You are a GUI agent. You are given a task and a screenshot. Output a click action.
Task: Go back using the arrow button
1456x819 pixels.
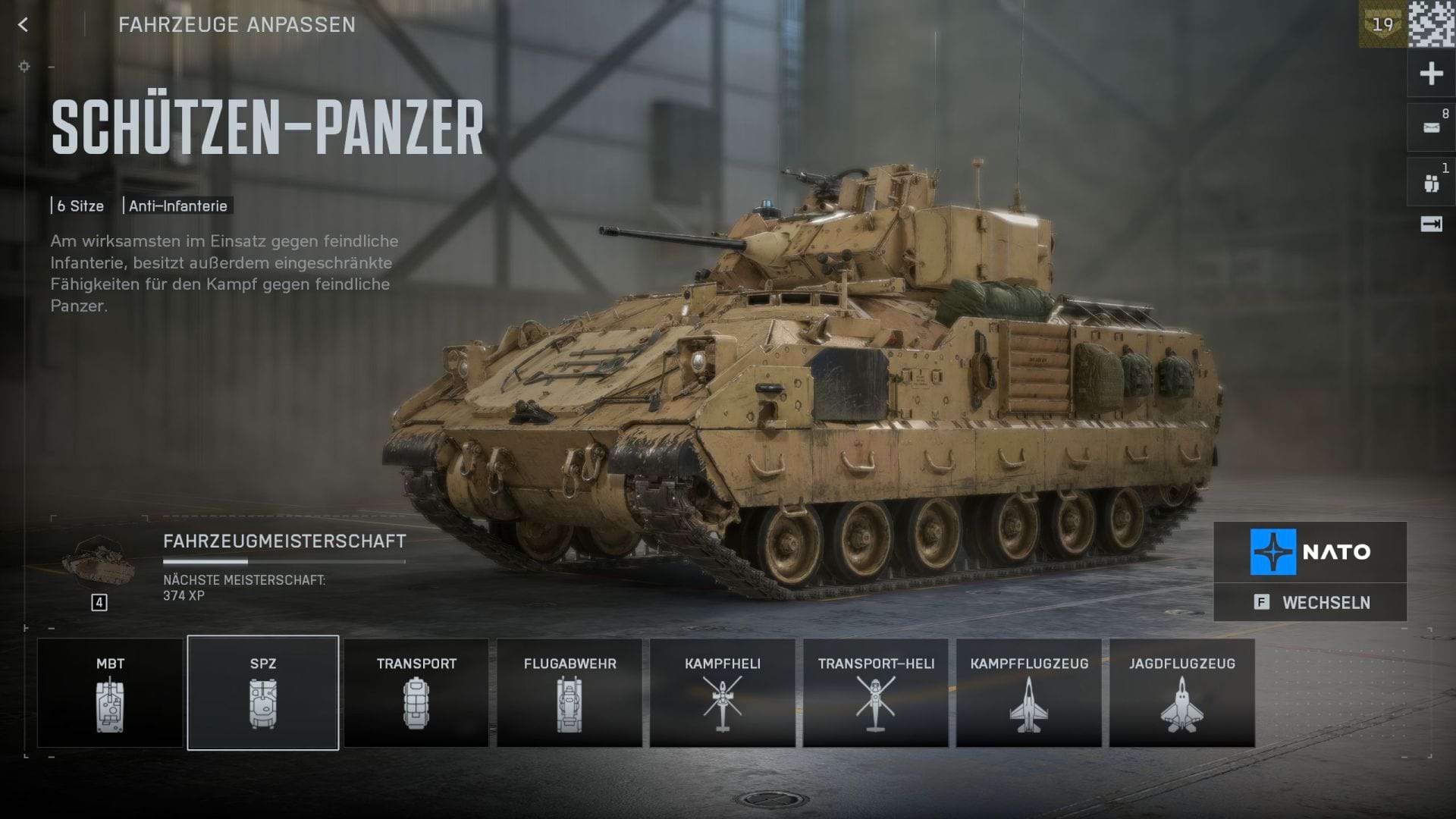[x=24, y=25]
